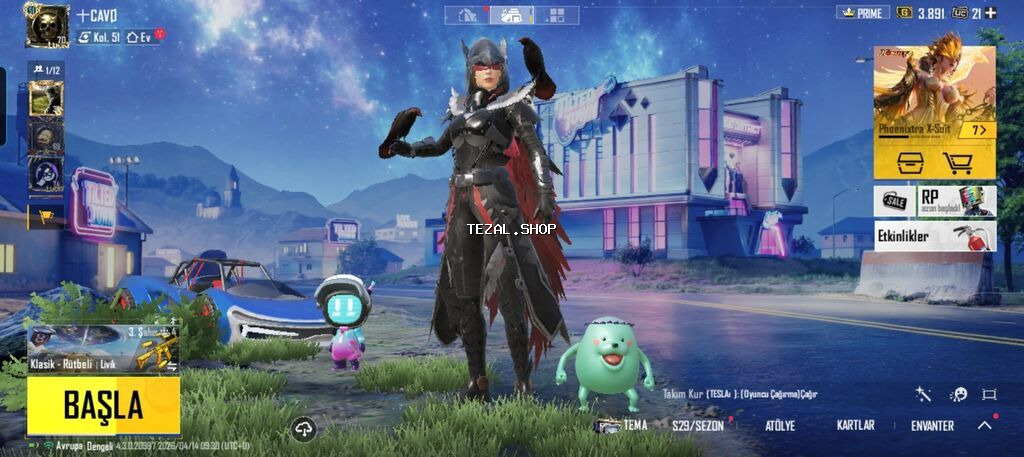Image resolution: width=1024 pixels, height=457 pixels.
Task: Open the RP season pass tile
Action: 956,201
